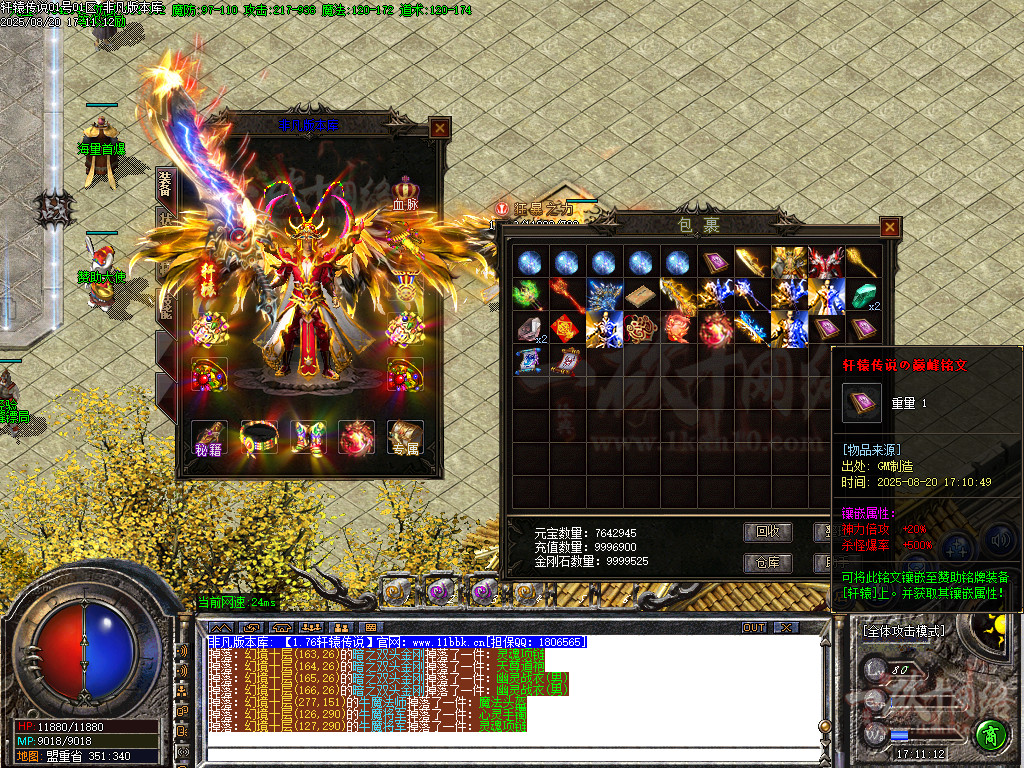Select the rainbow belt equipment slot
This screenshot has width=1024, height=768.
[258, 437]
